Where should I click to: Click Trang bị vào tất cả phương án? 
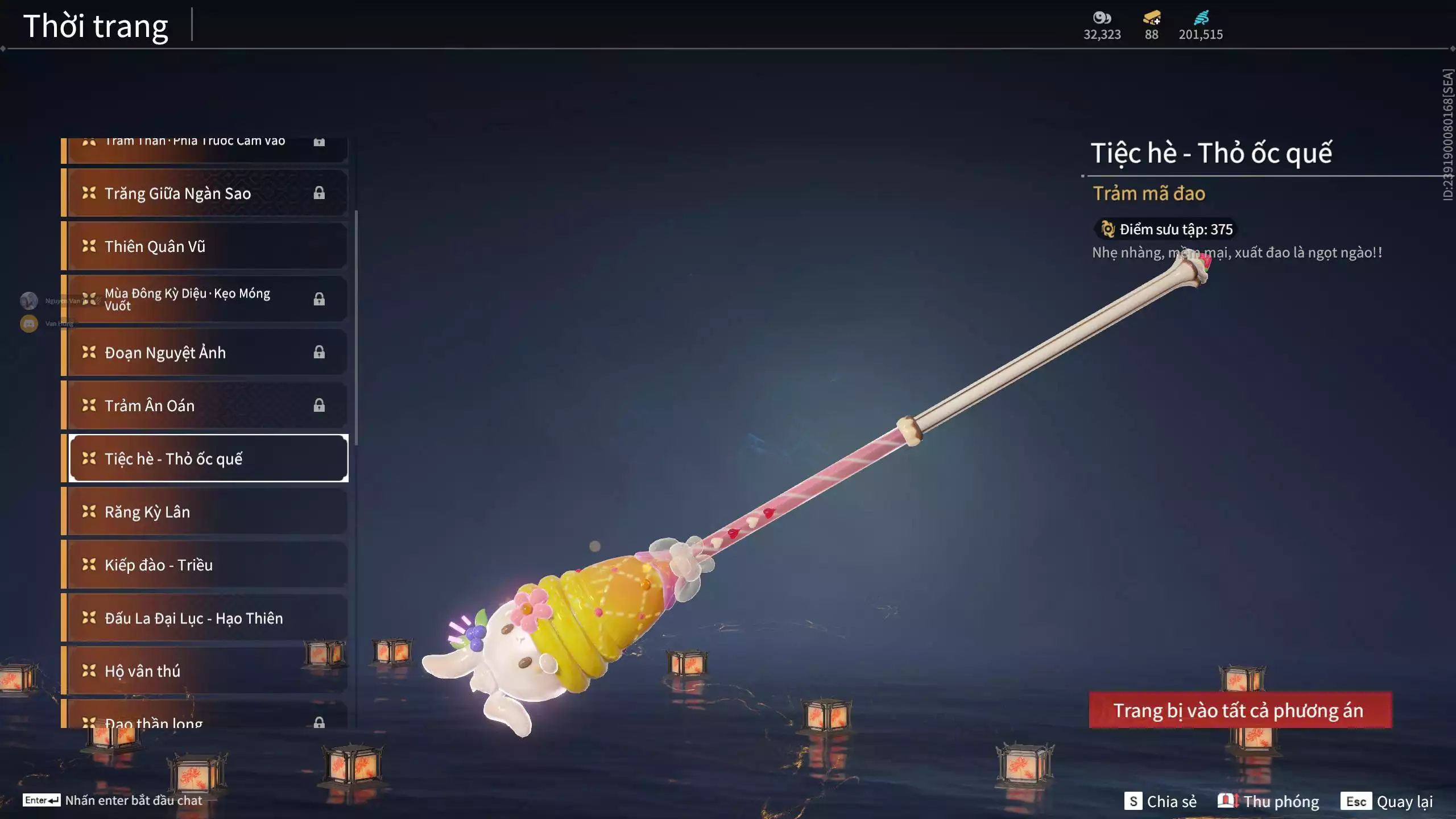[x=1240, y=710]
